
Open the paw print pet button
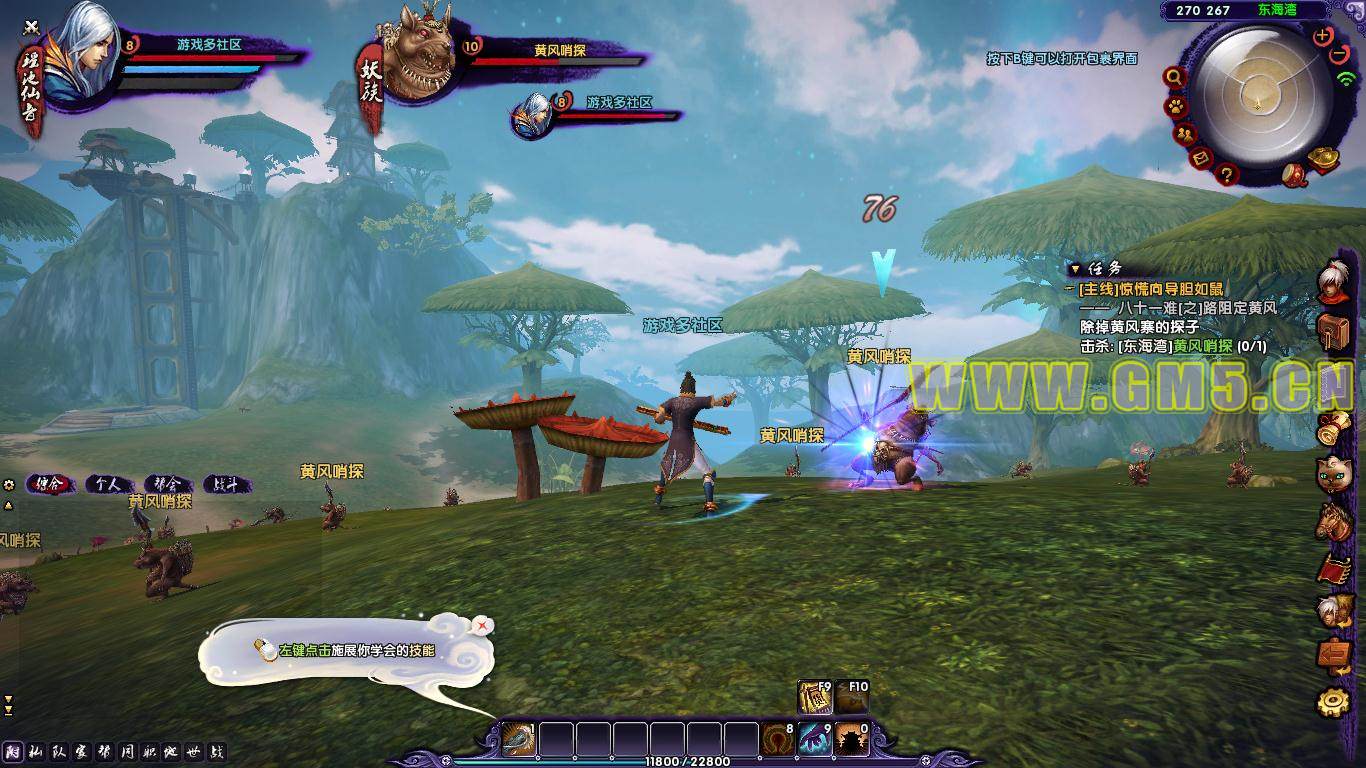coord(1173,106)
